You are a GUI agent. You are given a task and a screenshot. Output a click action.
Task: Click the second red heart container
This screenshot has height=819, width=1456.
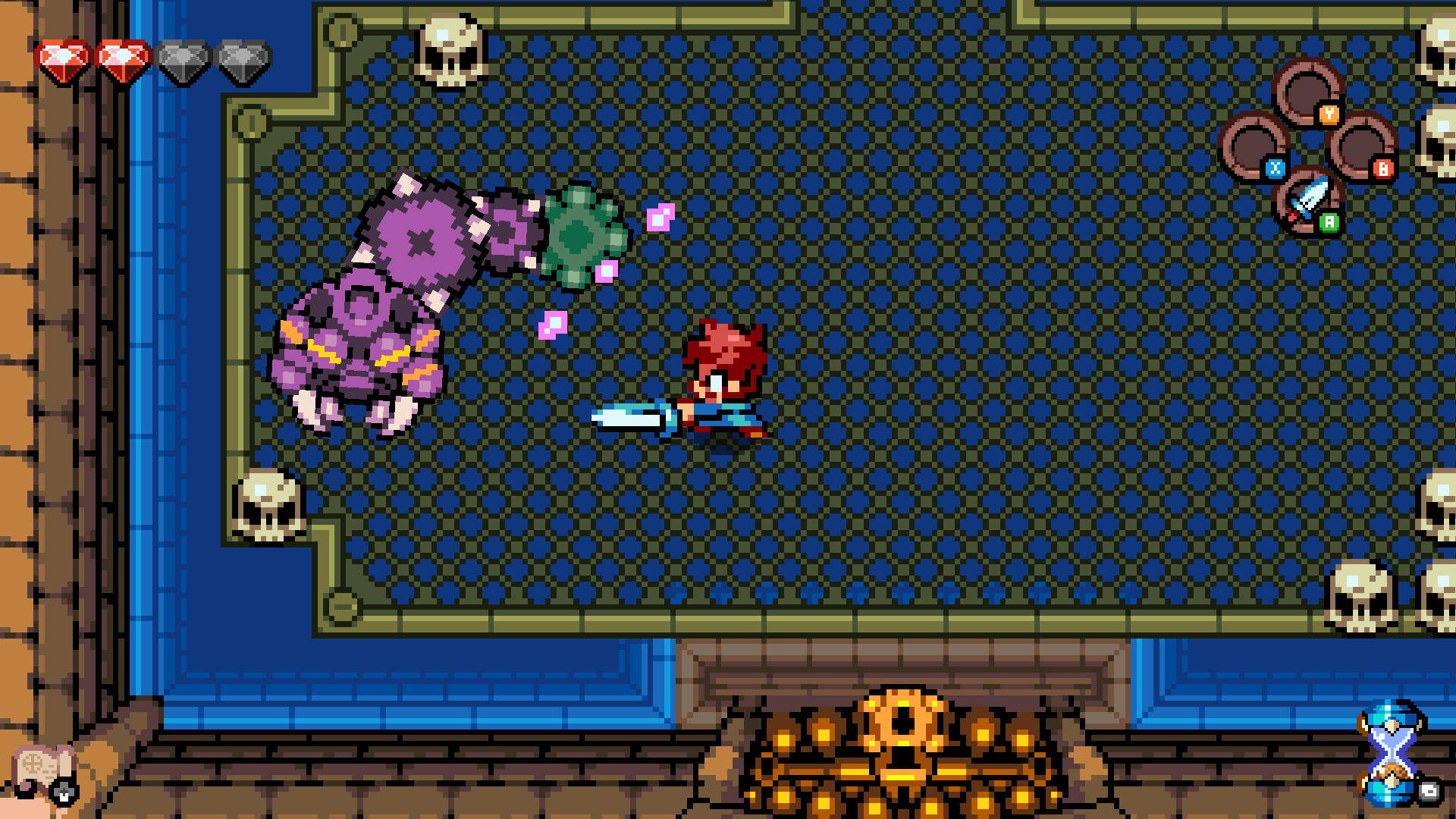121,57
